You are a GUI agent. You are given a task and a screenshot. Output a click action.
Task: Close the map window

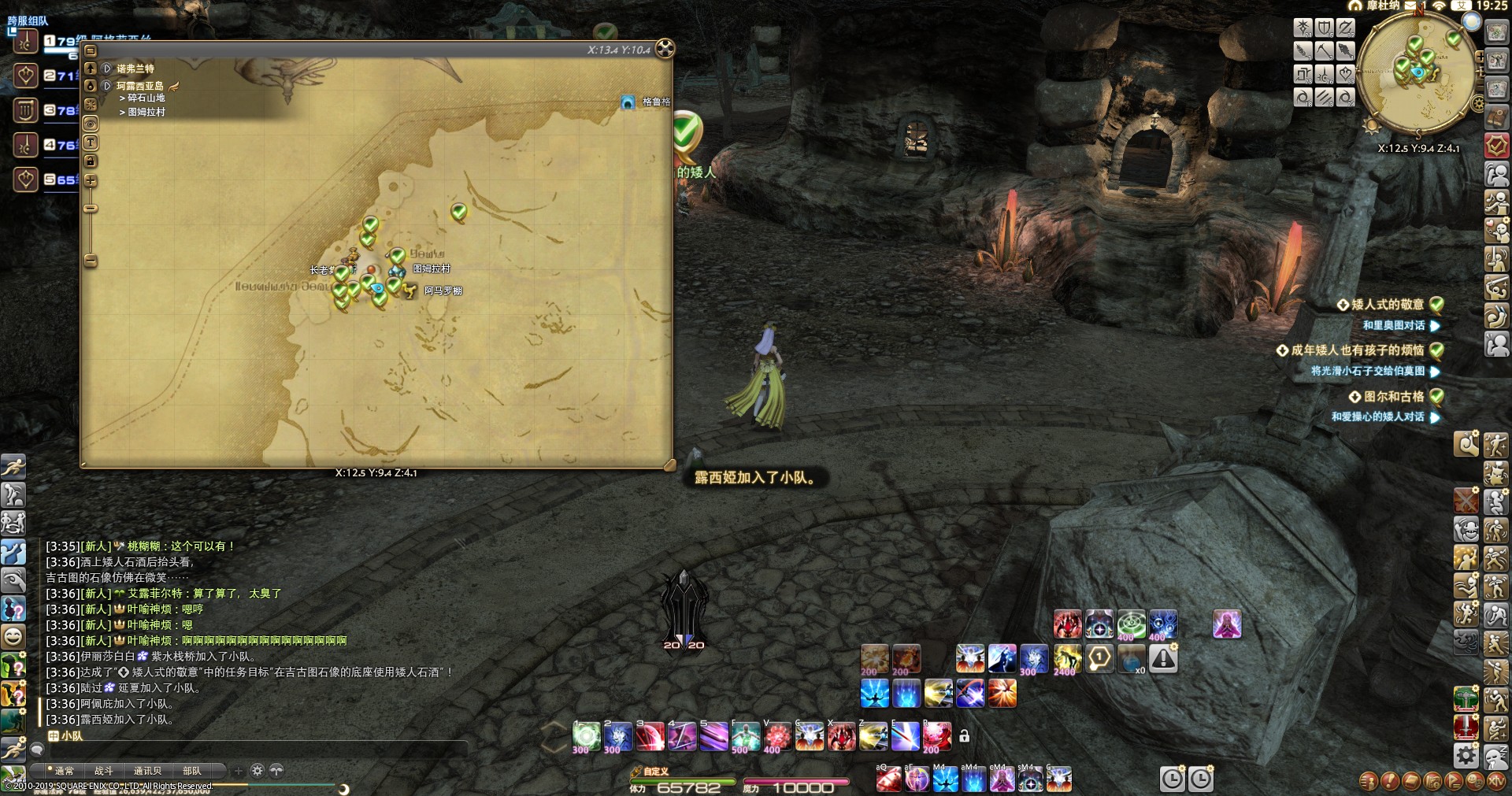(x=665, y=49)
